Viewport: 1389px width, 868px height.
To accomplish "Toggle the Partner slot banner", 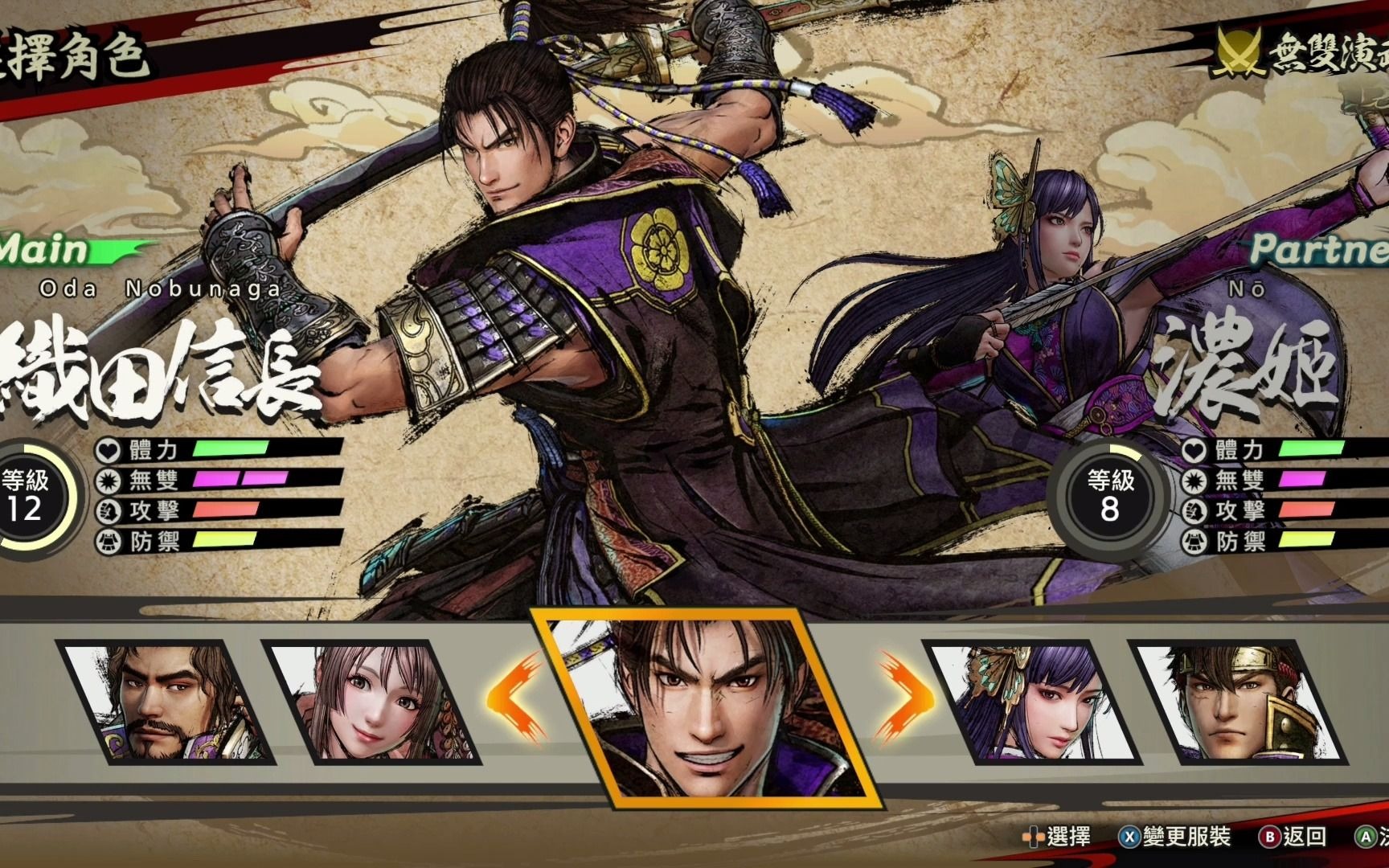I will click(1318, 252).
